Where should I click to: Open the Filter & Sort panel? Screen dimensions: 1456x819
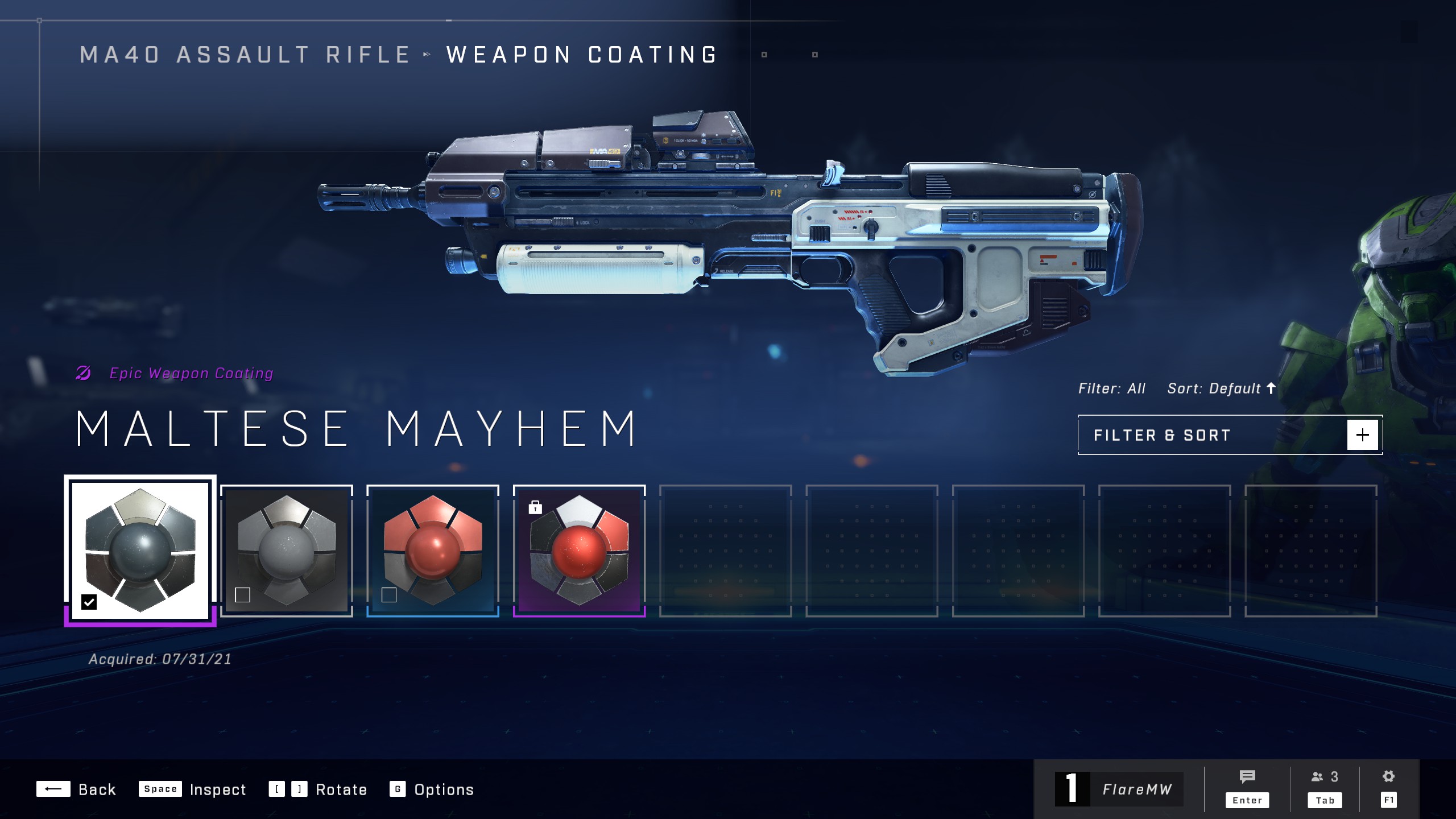(x=1230, y=435)
